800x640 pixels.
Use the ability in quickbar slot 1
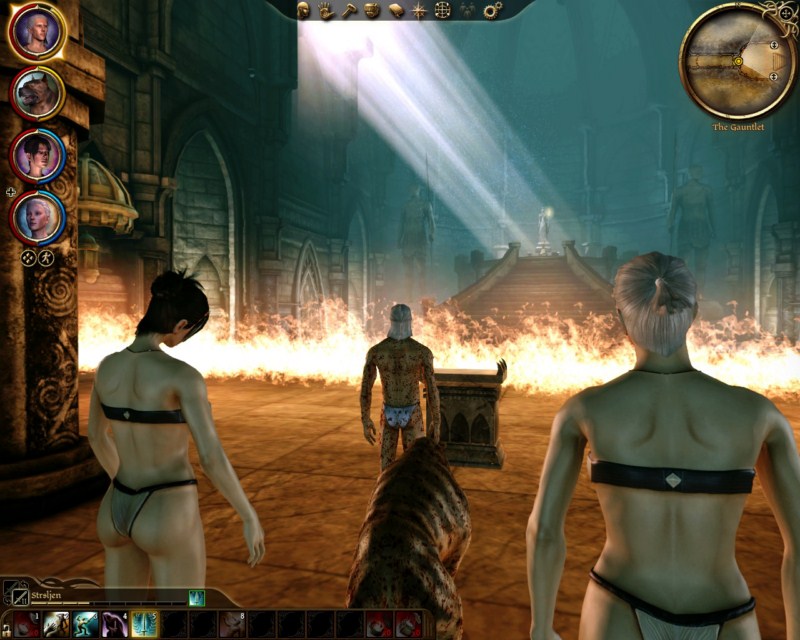click(x=26, y=624)
